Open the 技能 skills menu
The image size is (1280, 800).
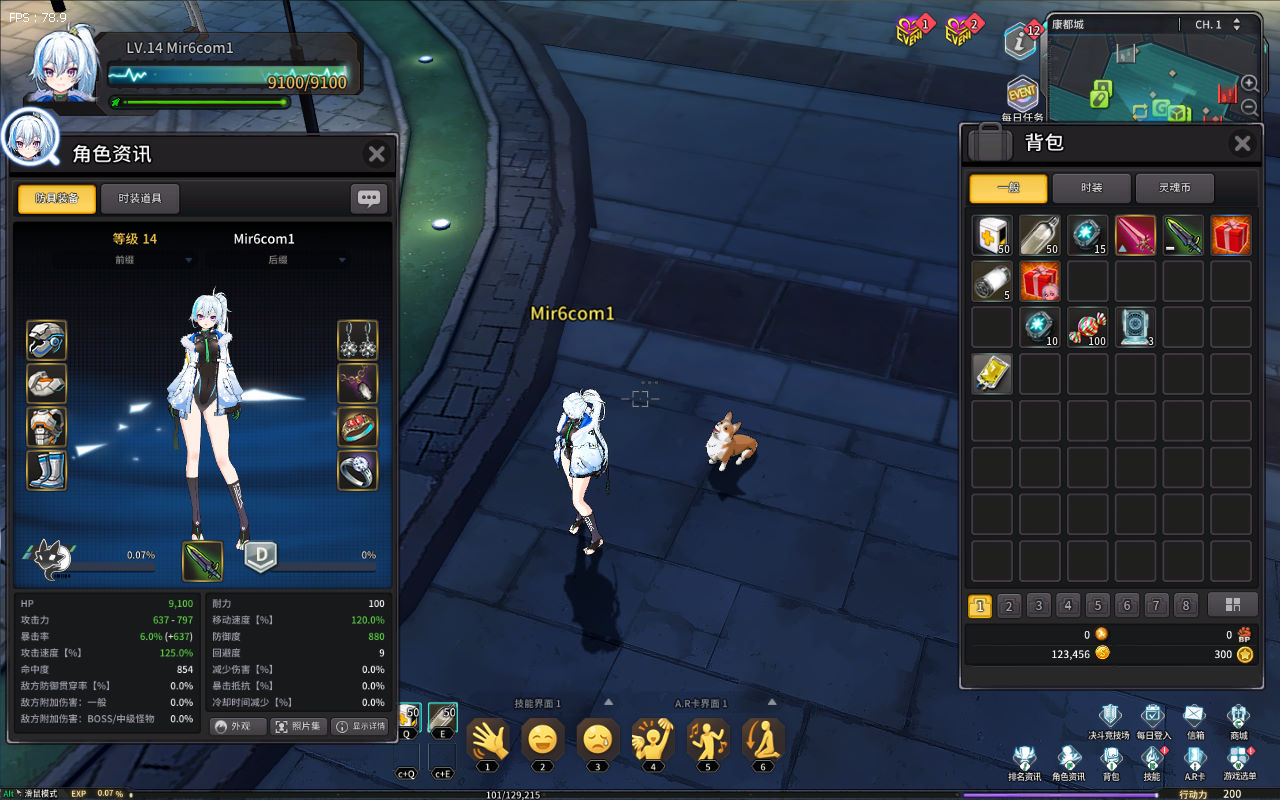pyautogui.click(x=1152, y=764)
